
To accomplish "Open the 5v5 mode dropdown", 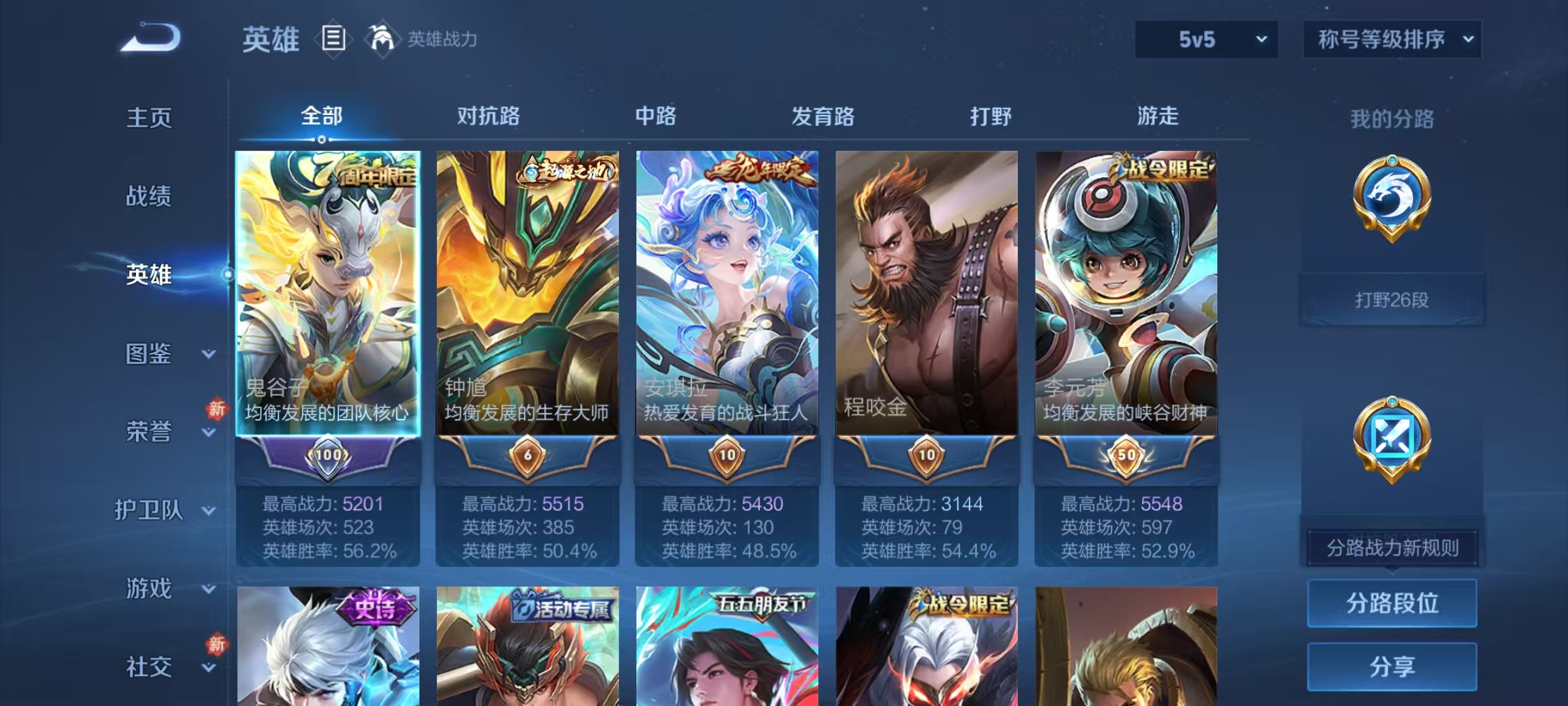I will pos(1205,39).
